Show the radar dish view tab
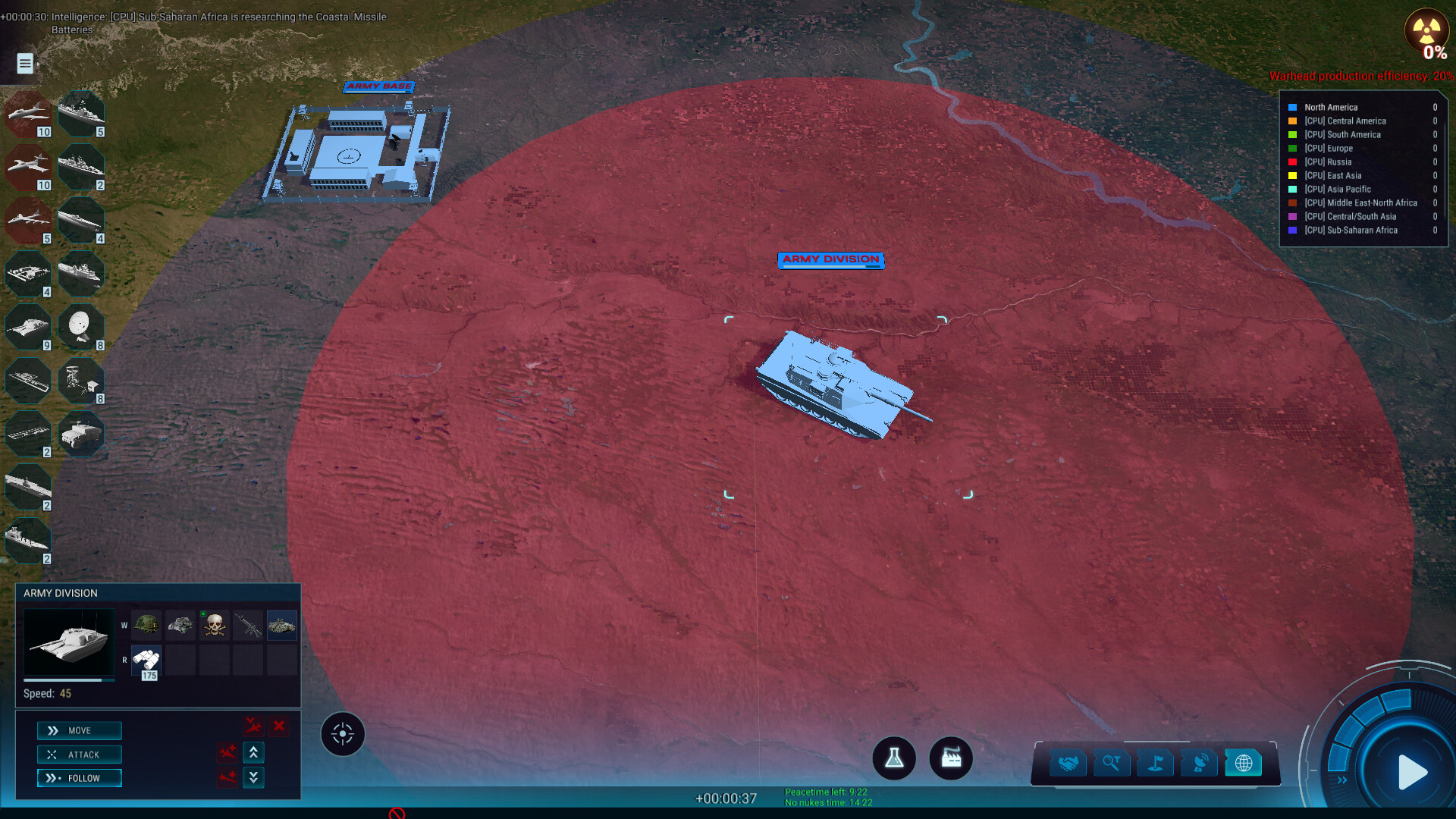Viewport: 1456px width, 819px height. (1200, 763)
